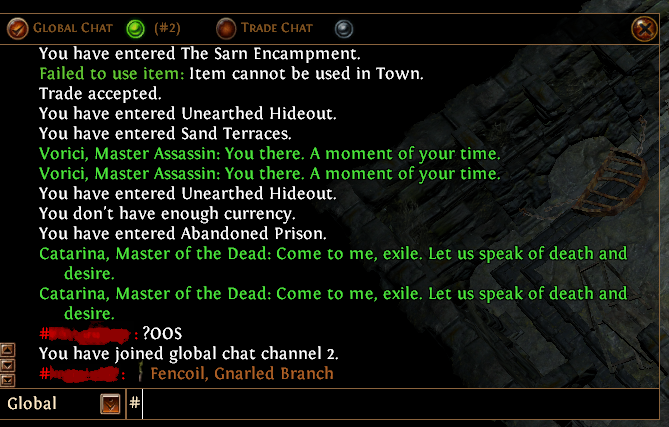This screenshot has width=669, height=427.
Task: Toggle the Global Chat checkbox
Action: pos(18,28)
